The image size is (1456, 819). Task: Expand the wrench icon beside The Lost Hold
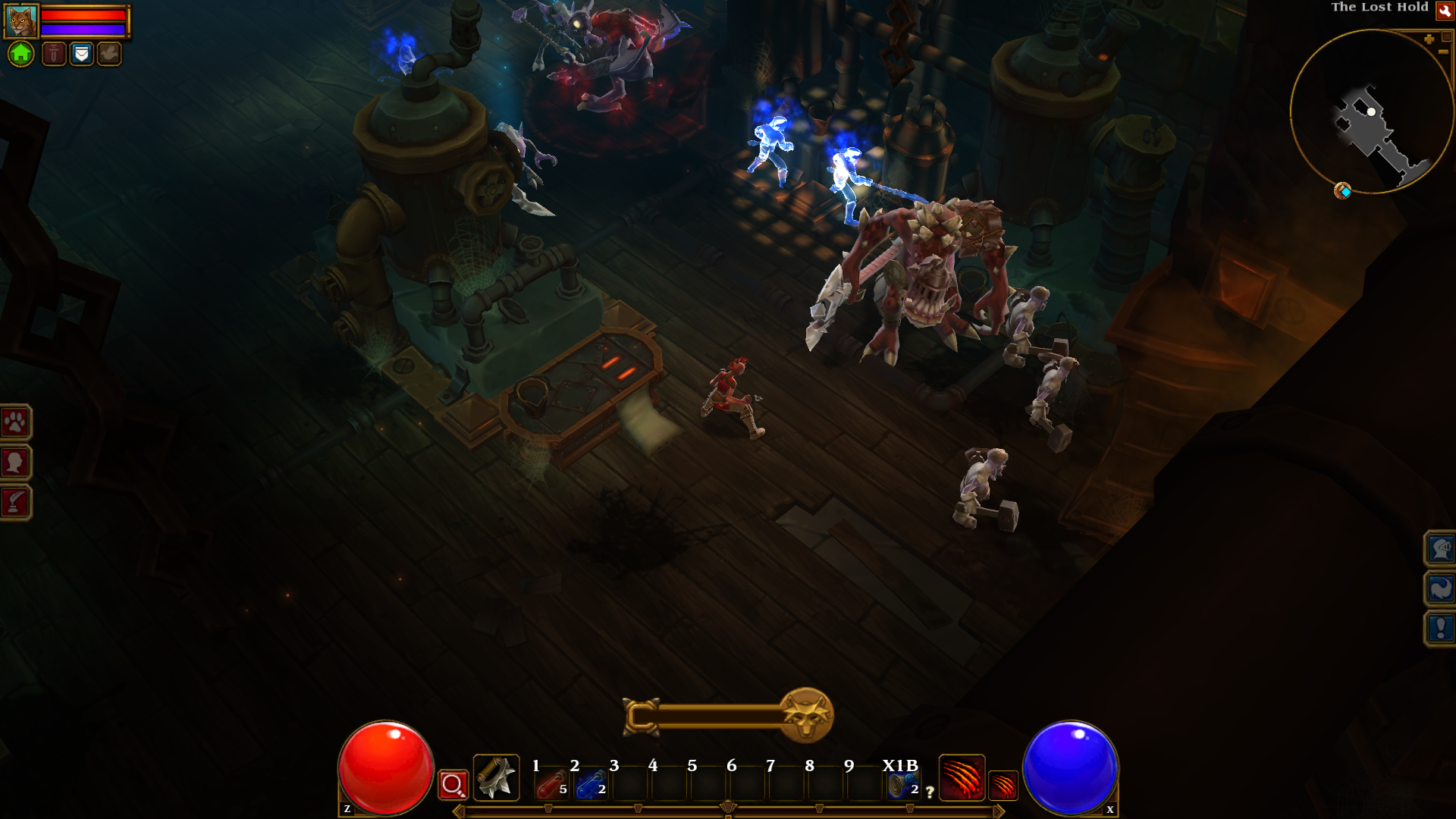tap(1445, 11)
